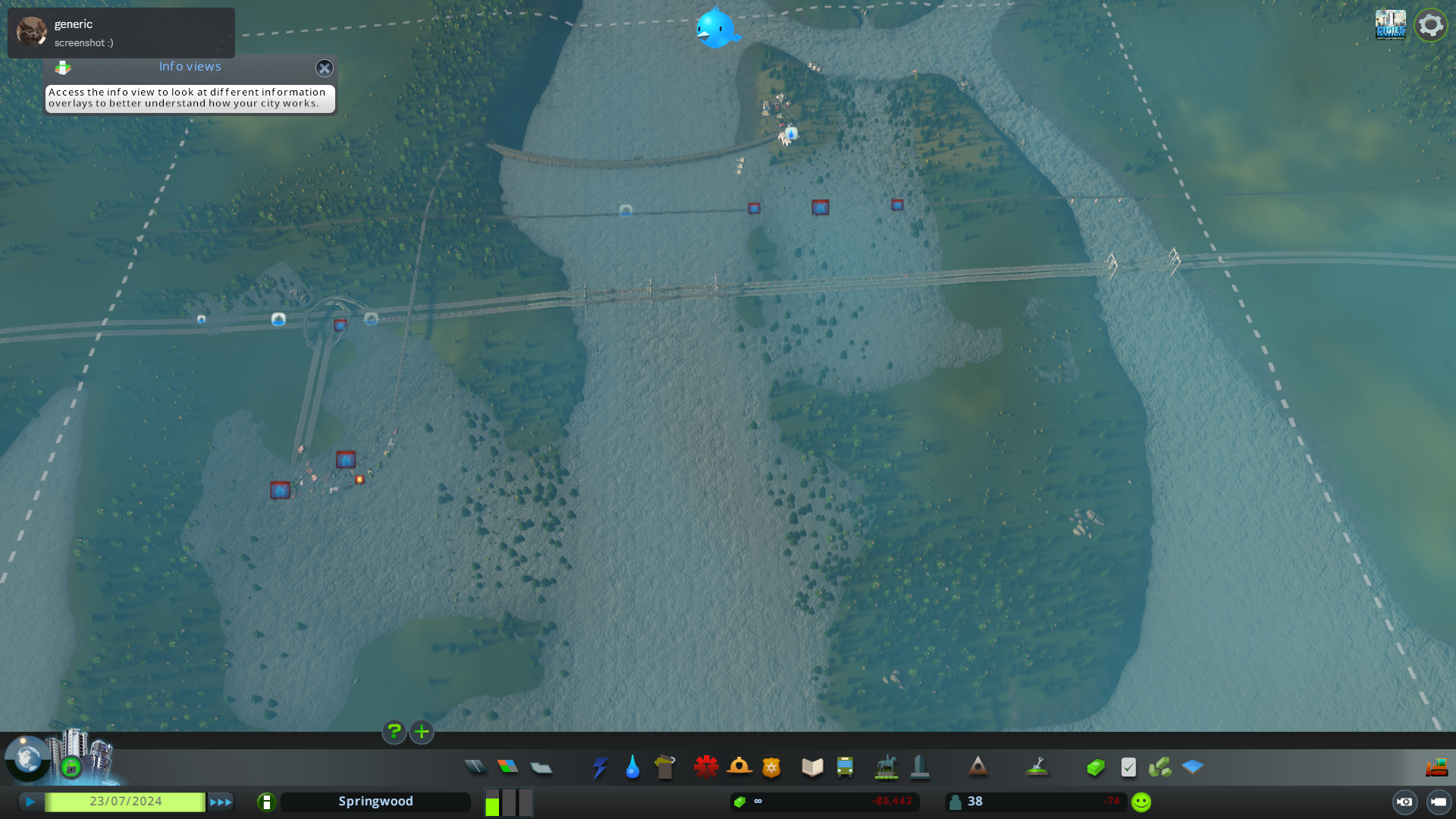The width and height of the screenshot is (1456, 819).
Task: Open the policies checklist panel
Action: point(1128,767)
